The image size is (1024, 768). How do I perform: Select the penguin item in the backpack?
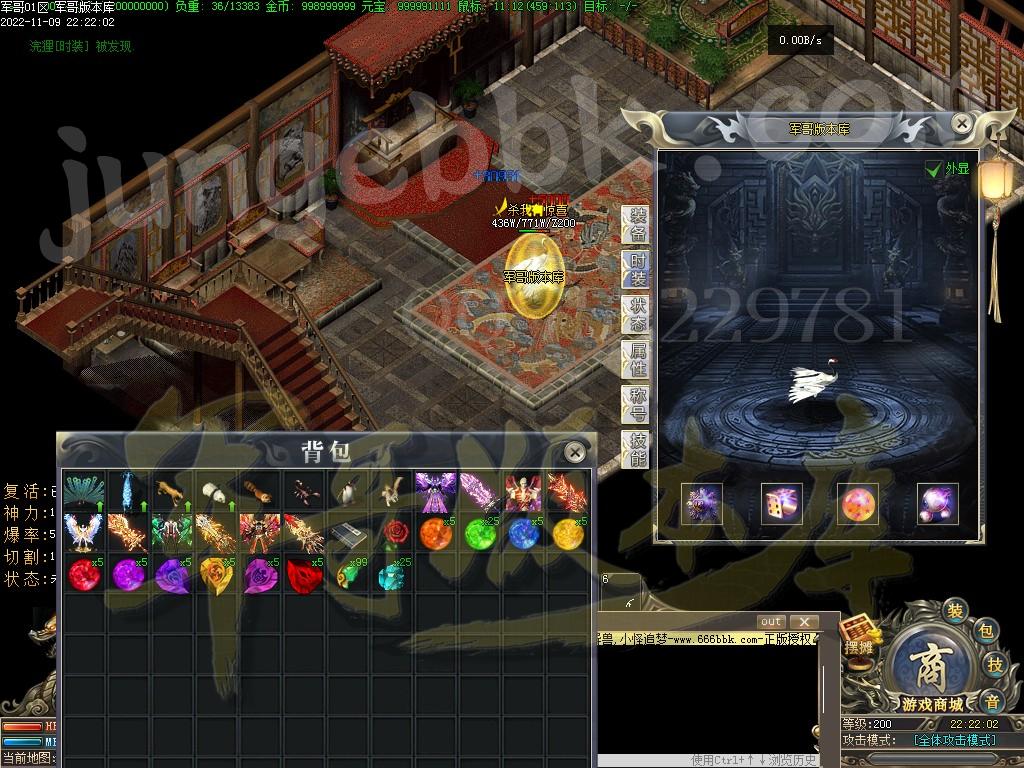[347, 491]
